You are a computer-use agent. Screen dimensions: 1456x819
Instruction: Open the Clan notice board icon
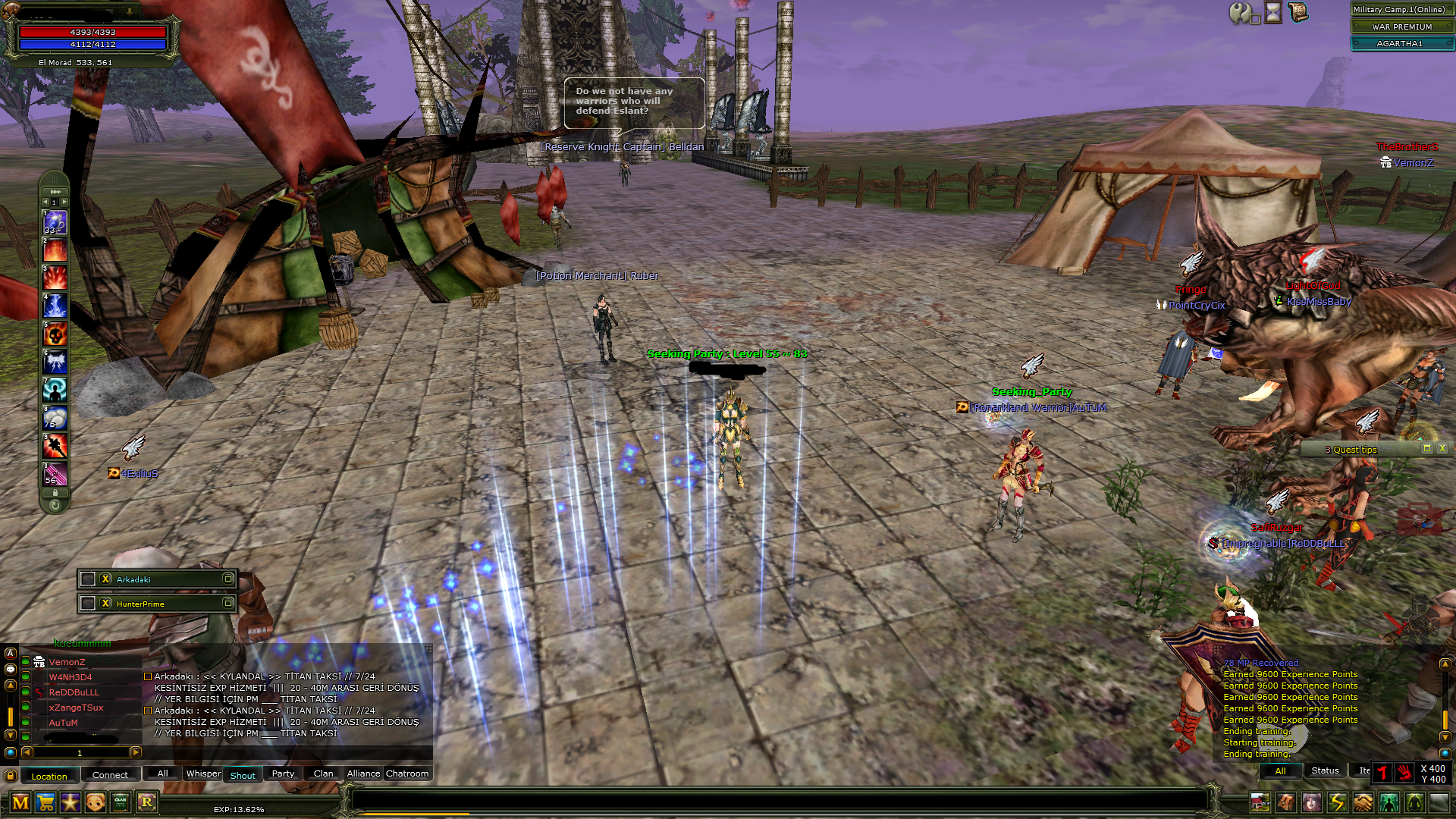[119, 802]
